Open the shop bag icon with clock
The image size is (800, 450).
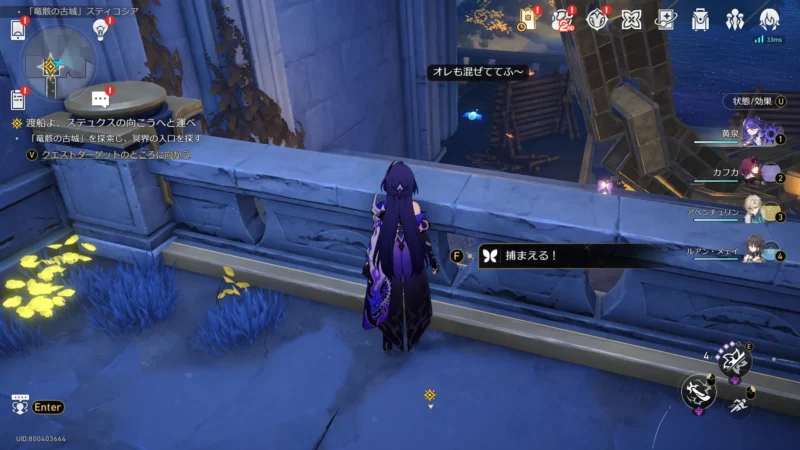tap(528, 19)
